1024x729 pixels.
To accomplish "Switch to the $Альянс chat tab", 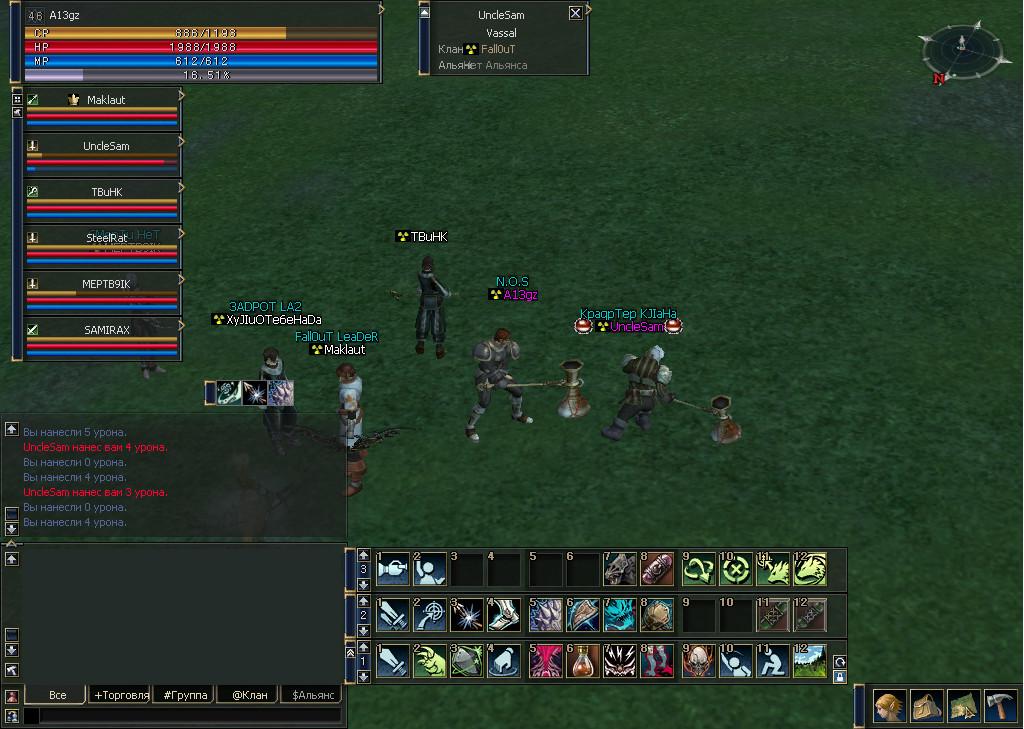I will 311,695.
